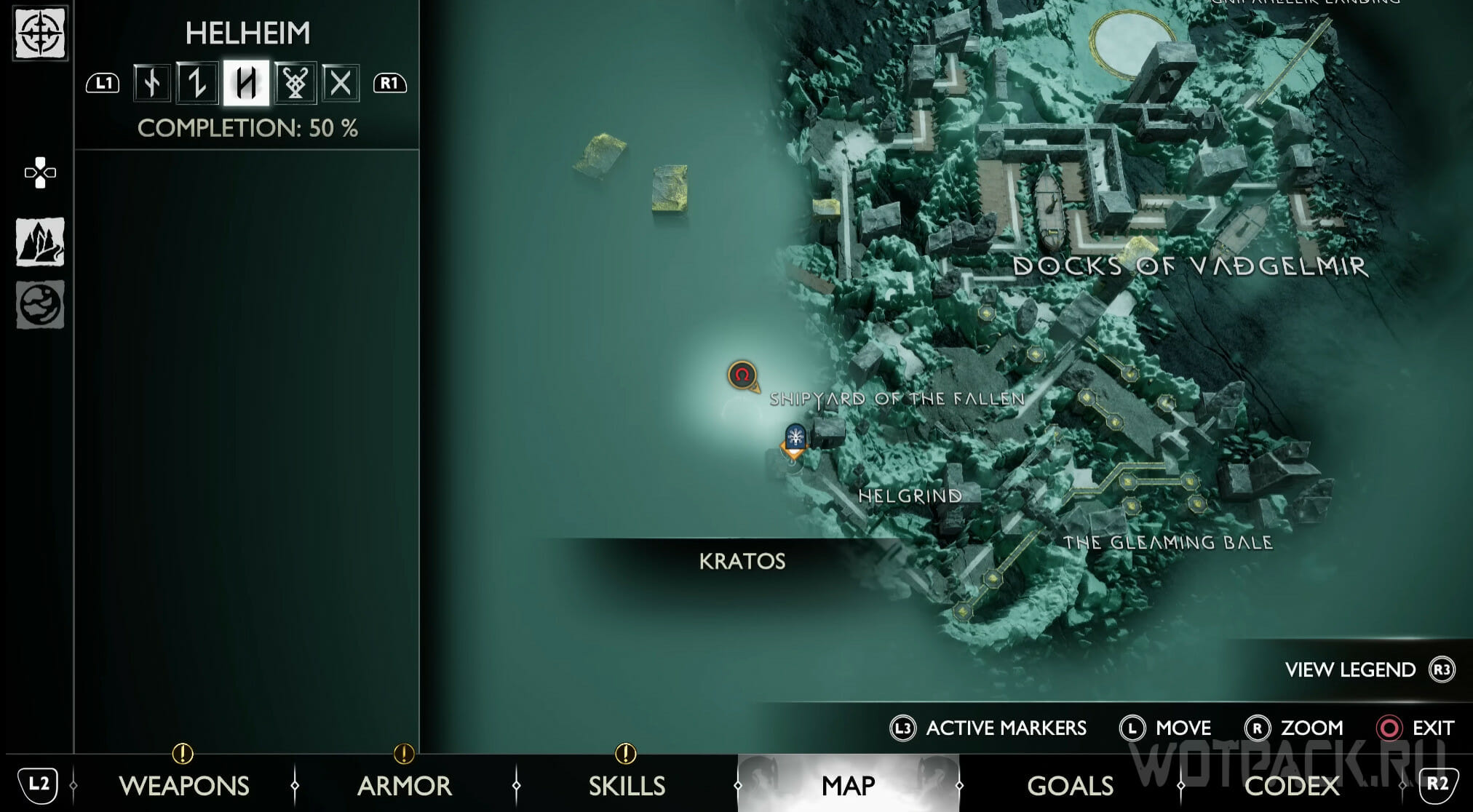Switch to the Weapons tab
1473x812 pixels.
point(183,786)
